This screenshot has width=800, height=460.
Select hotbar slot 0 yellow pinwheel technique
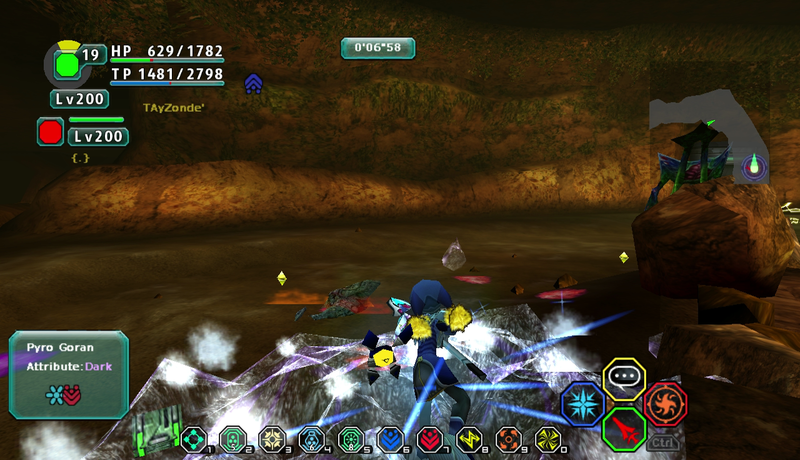(x=546, y=438)
